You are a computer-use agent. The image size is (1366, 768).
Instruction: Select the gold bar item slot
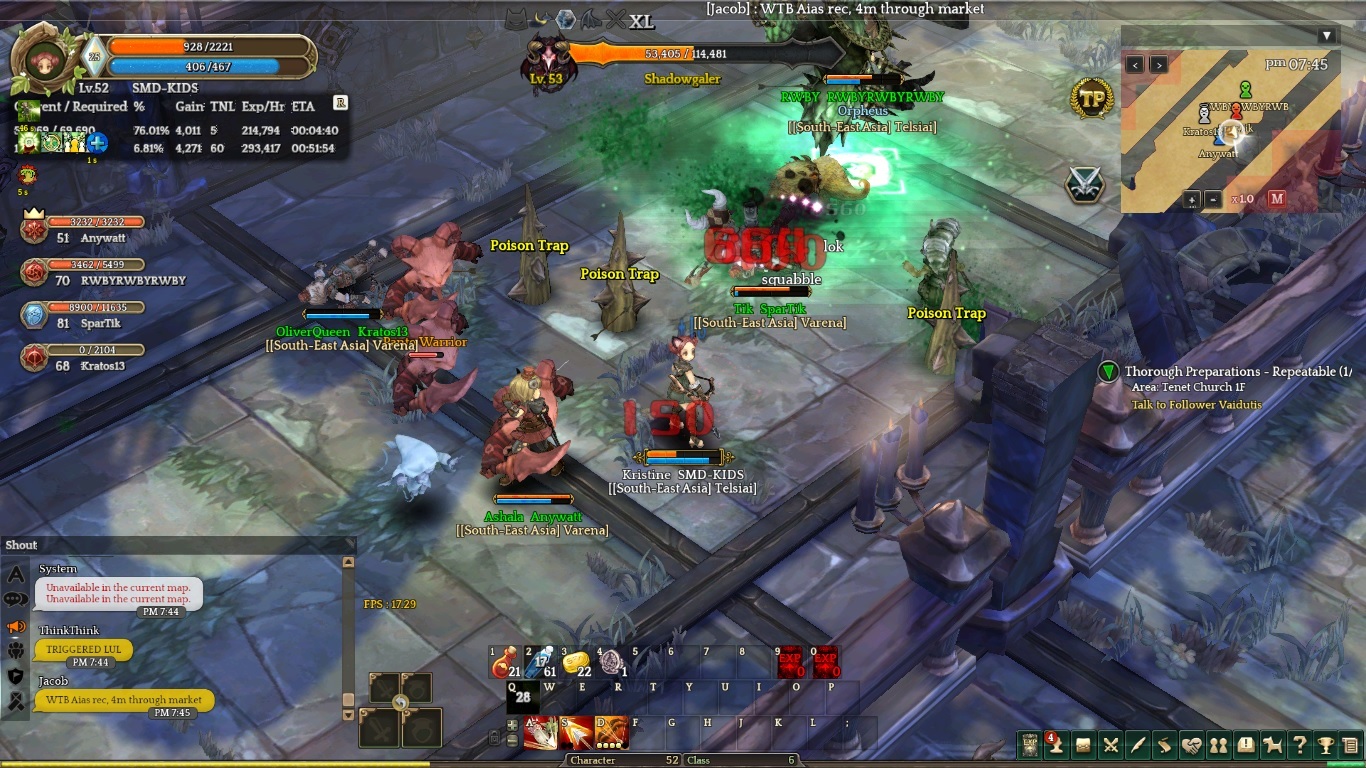[x=575, y=662]
